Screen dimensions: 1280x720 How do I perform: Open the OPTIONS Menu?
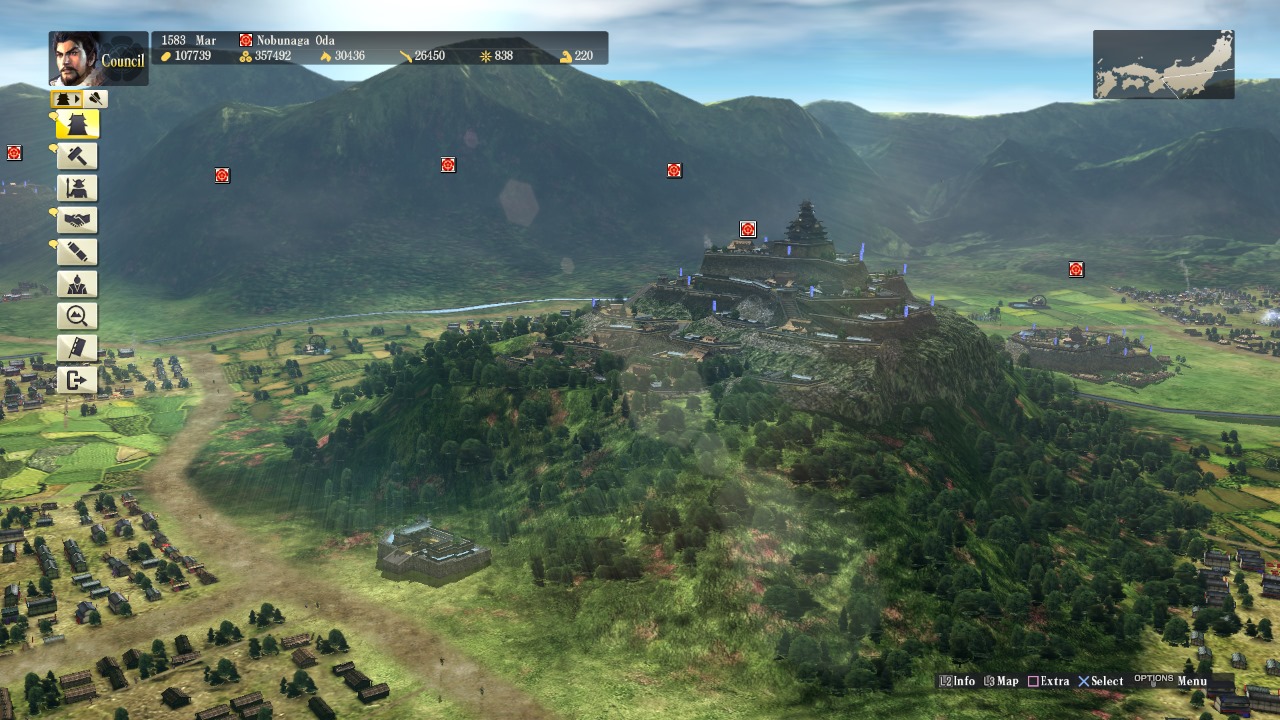[1170, 679]
